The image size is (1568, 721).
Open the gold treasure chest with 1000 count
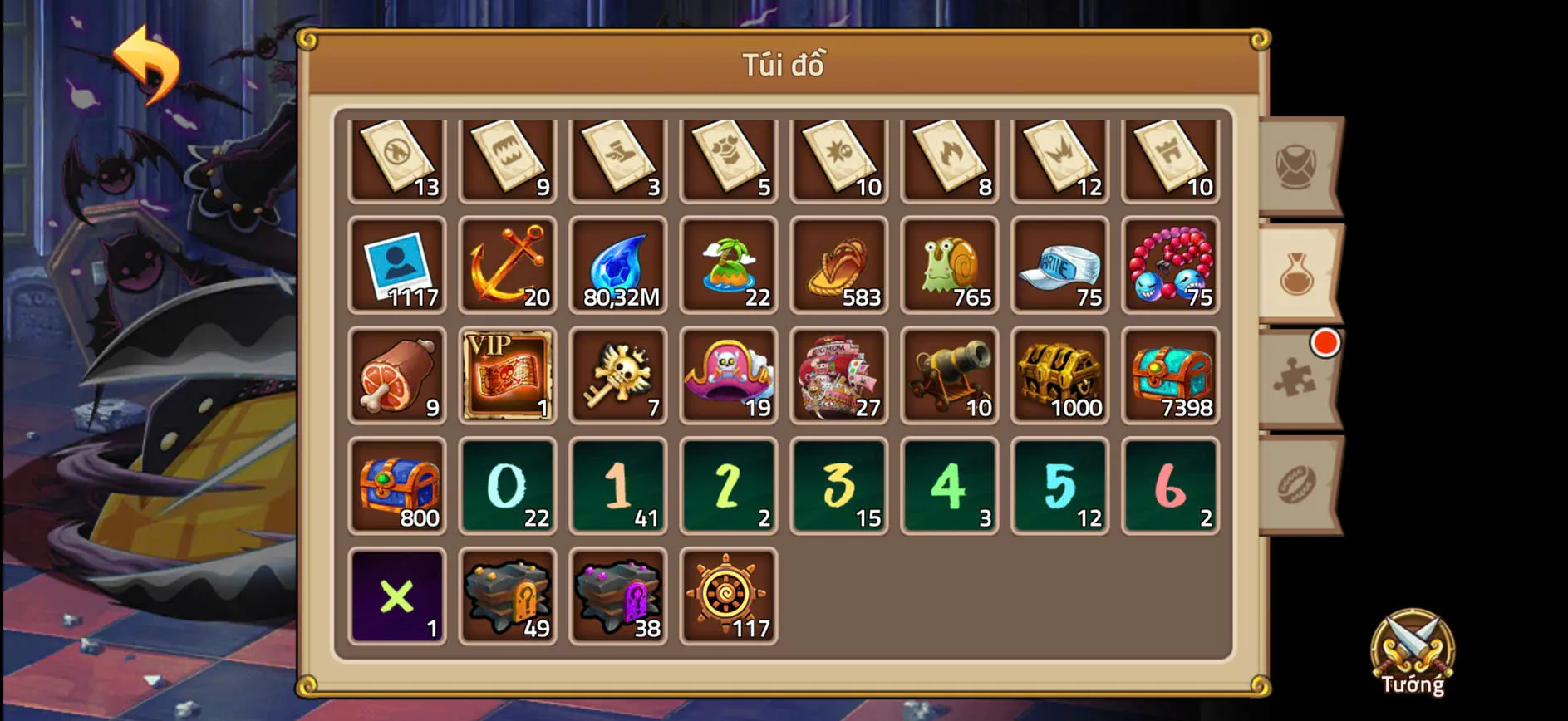point(1060,375)
